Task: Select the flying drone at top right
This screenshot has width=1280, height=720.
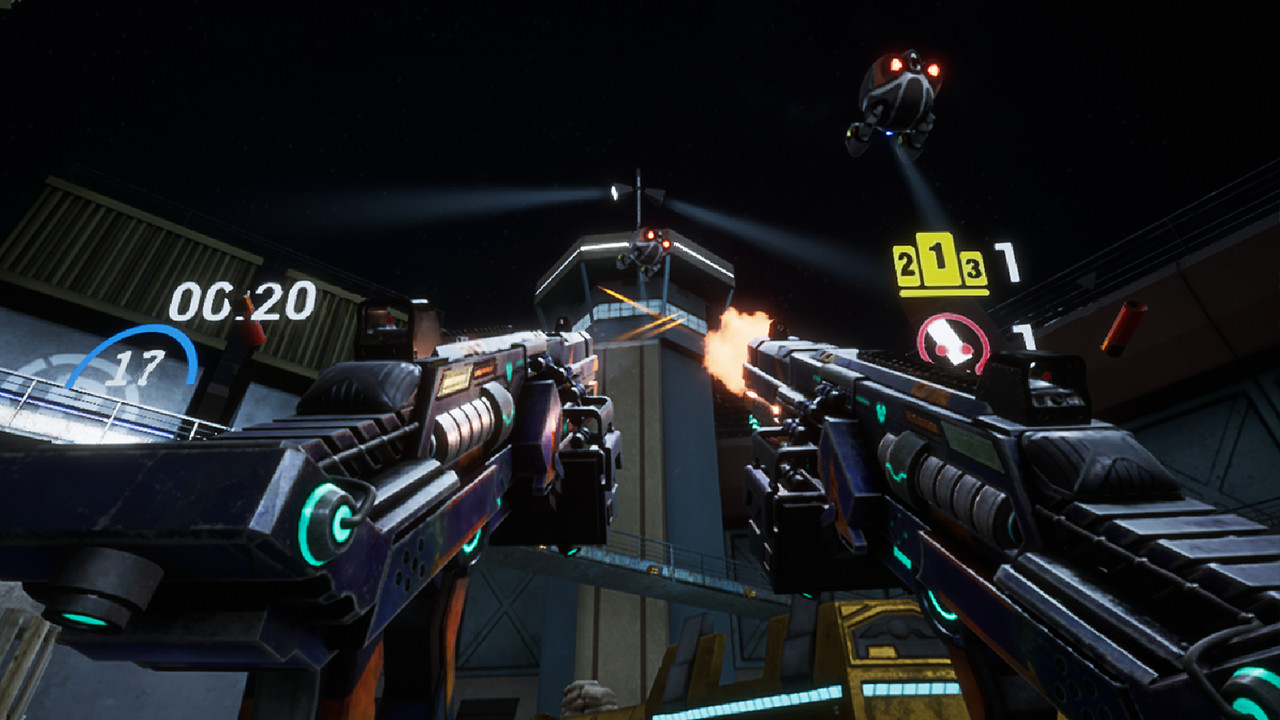Action: click(897, 95)
